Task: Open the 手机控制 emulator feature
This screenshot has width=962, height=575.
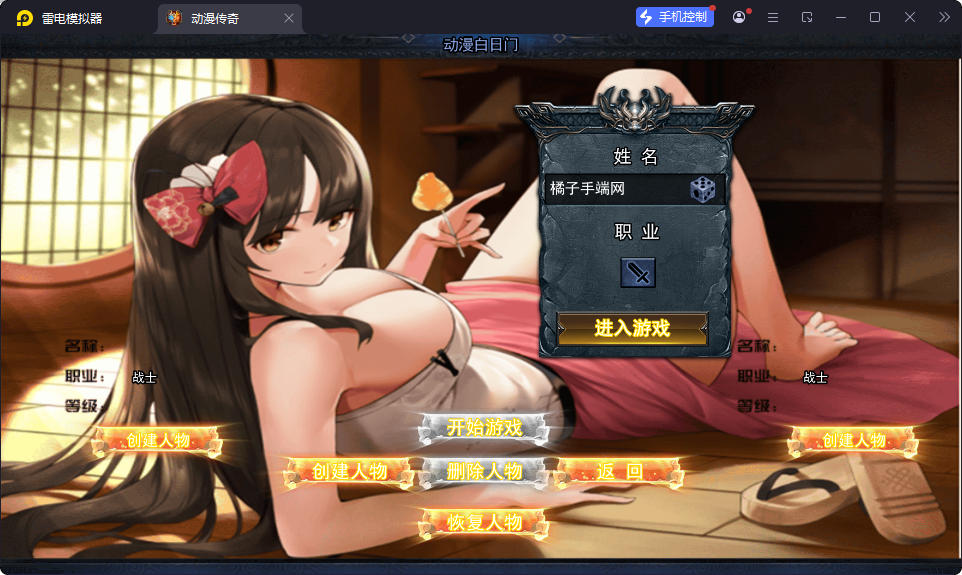Action: pyautogui.click(x=675, y=17)
